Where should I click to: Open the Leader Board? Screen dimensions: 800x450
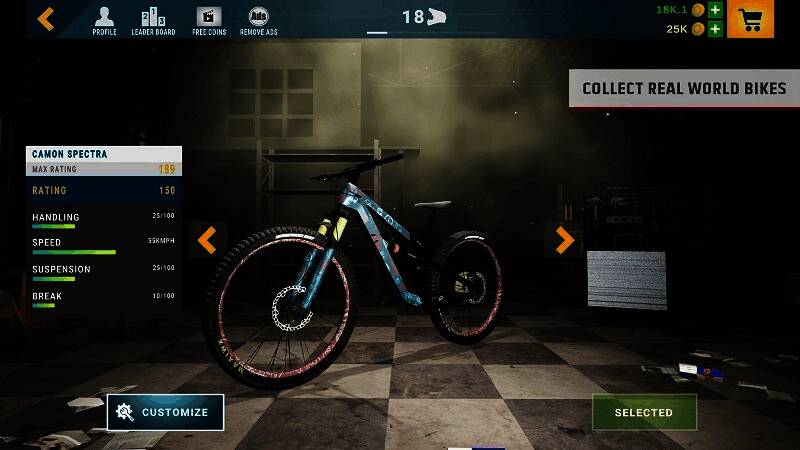point(154,20)
